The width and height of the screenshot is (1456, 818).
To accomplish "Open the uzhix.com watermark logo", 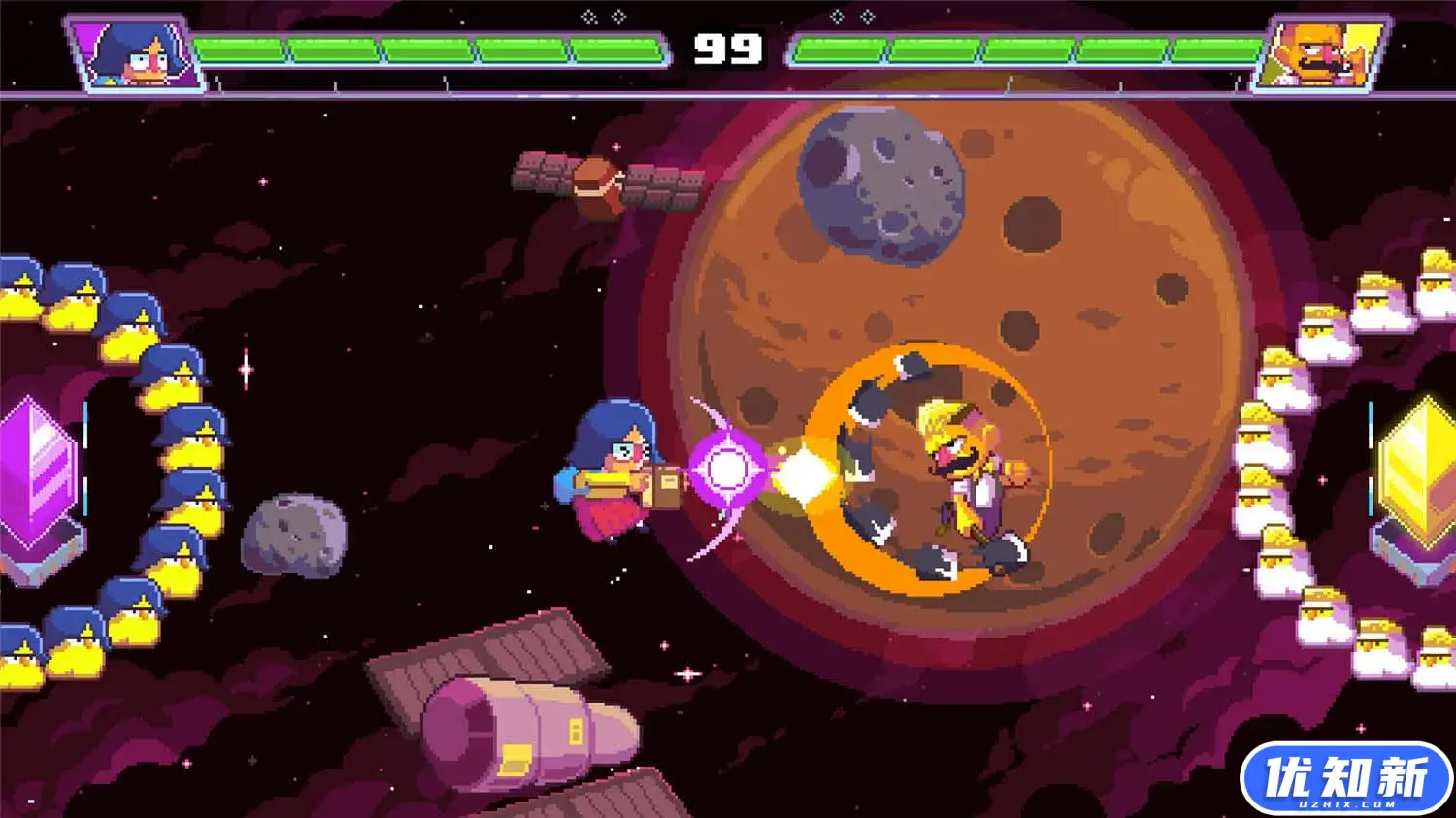I will point(1345,778).
